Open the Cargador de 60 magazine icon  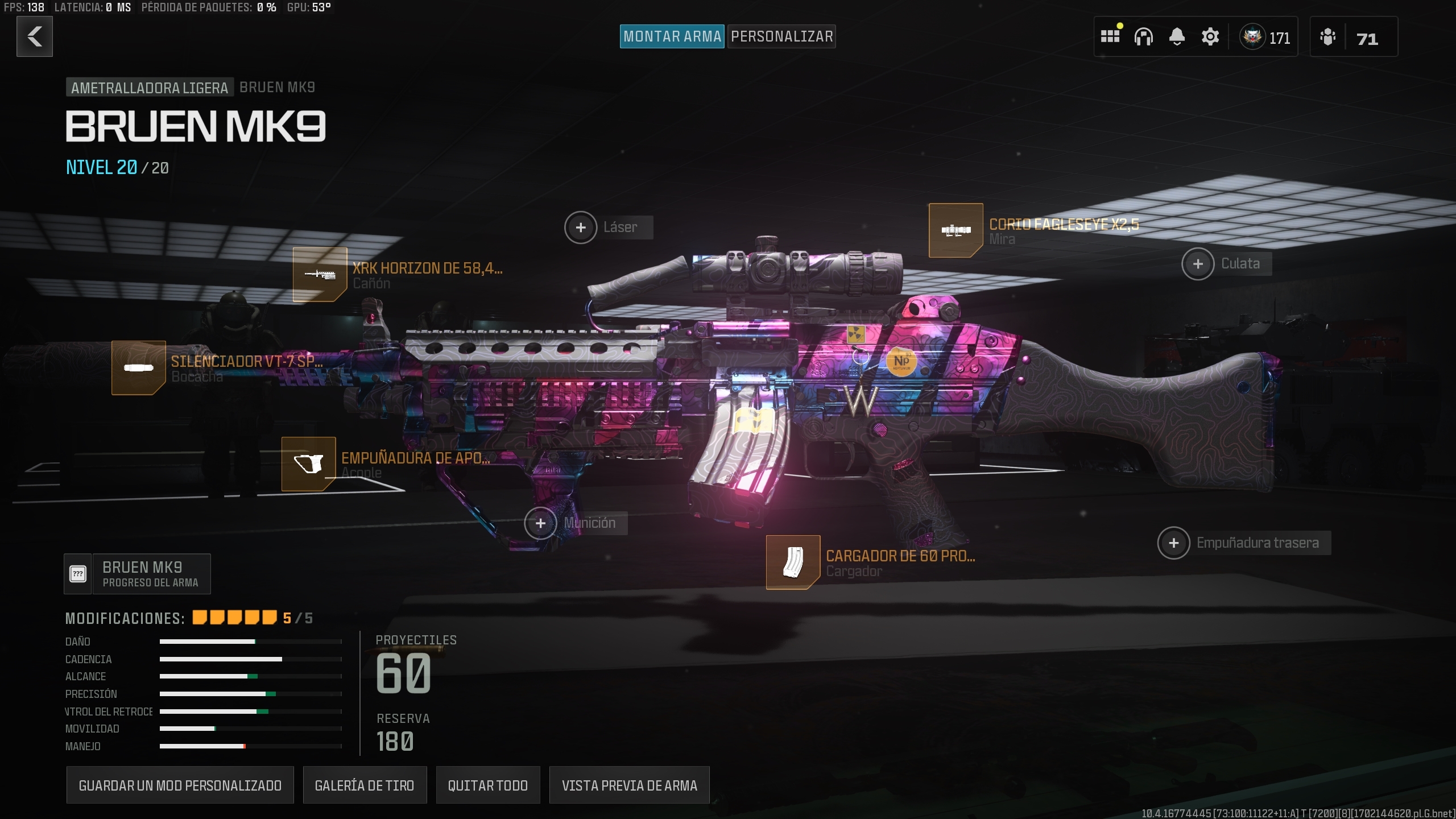(795, 562)
